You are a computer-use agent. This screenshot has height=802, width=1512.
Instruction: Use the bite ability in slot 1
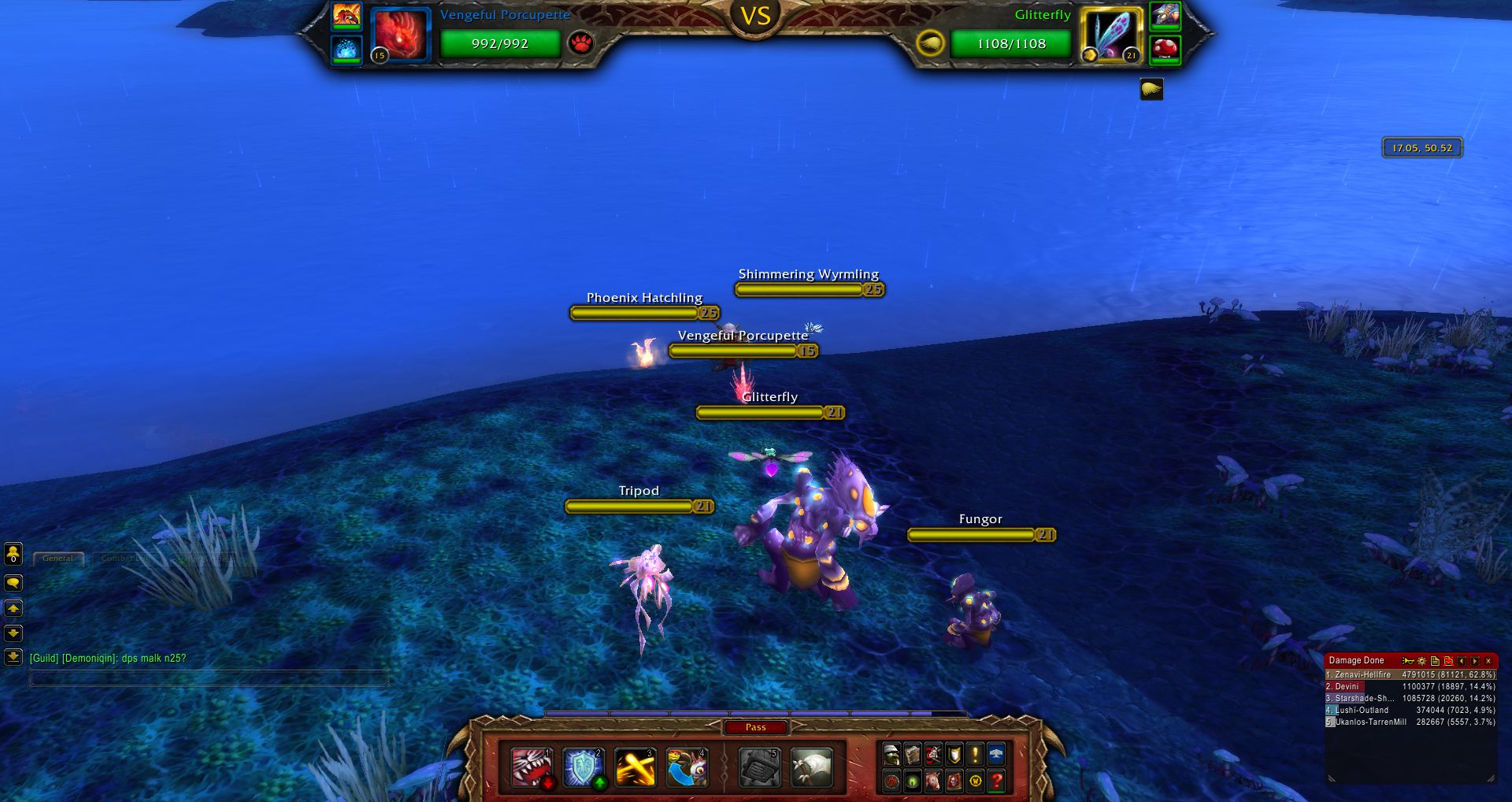pos(532,767)
